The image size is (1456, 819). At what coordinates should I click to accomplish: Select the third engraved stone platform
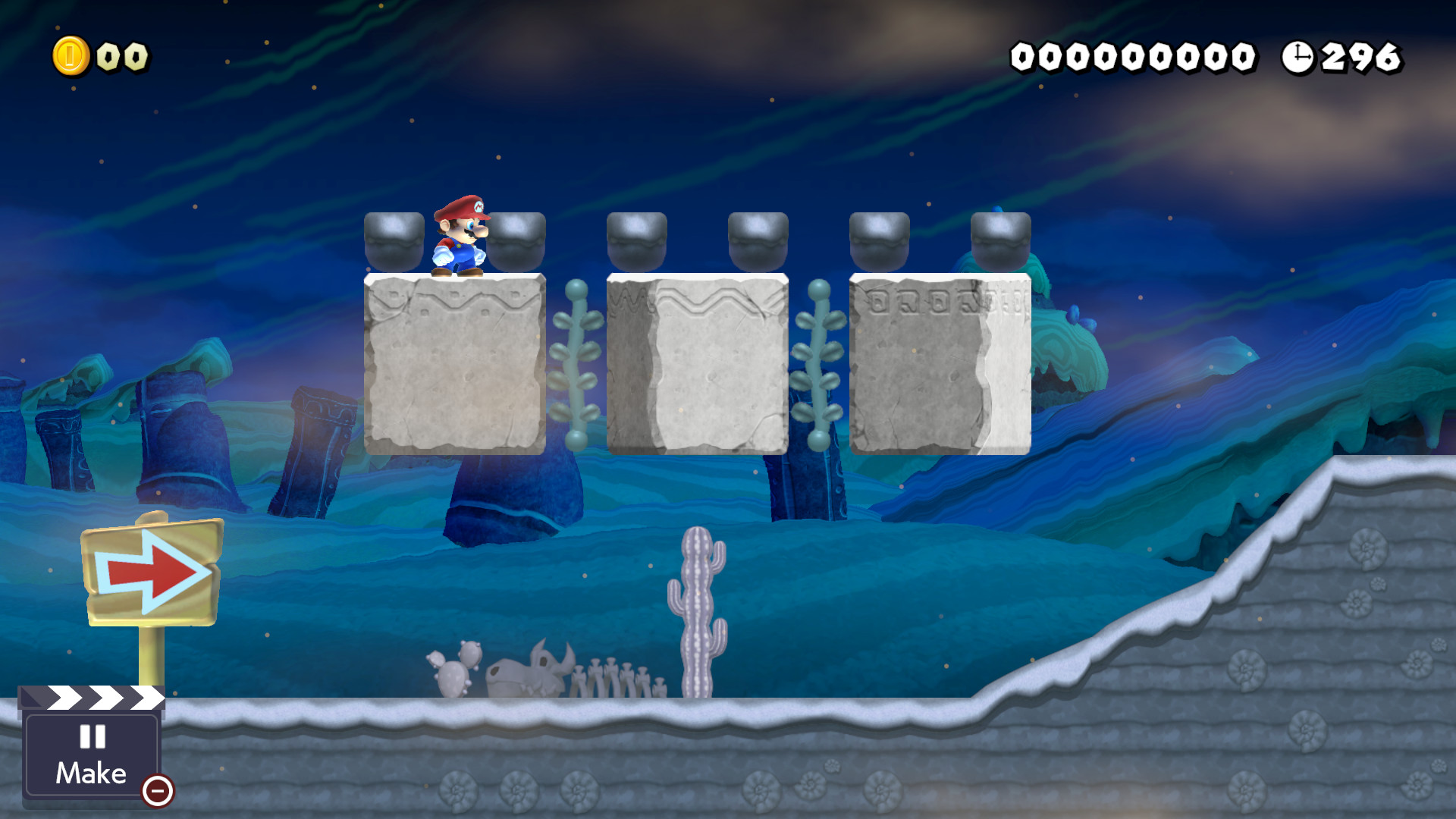(939, 364)
